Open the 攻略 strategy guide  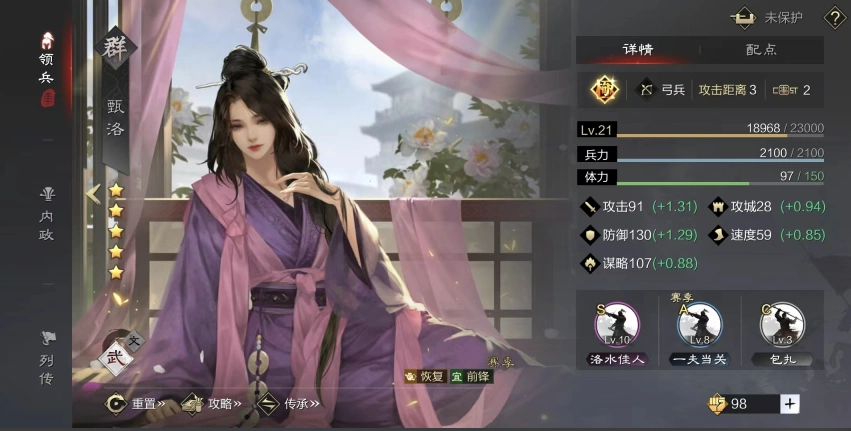click(x=213, y=404)
